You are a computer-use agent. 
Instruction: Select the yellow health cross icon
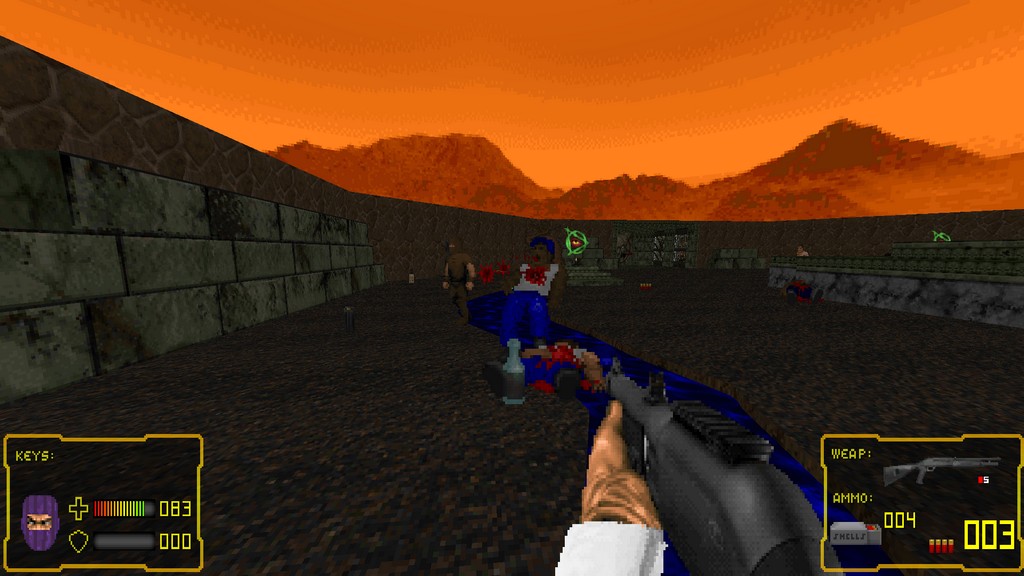click(x=78, y=509)
